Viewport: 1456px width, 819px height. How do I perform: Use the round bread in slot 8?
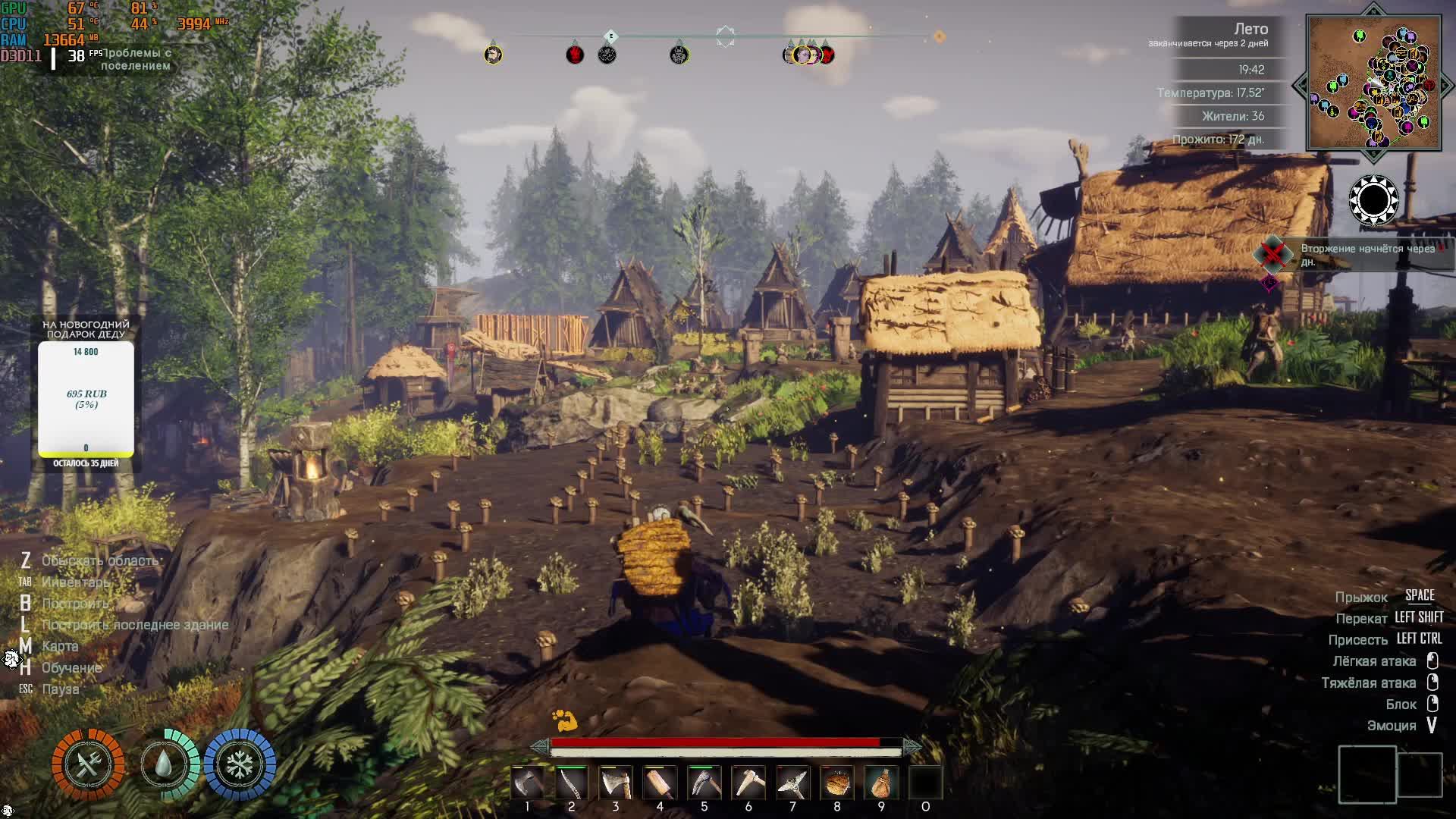point(837,783)
